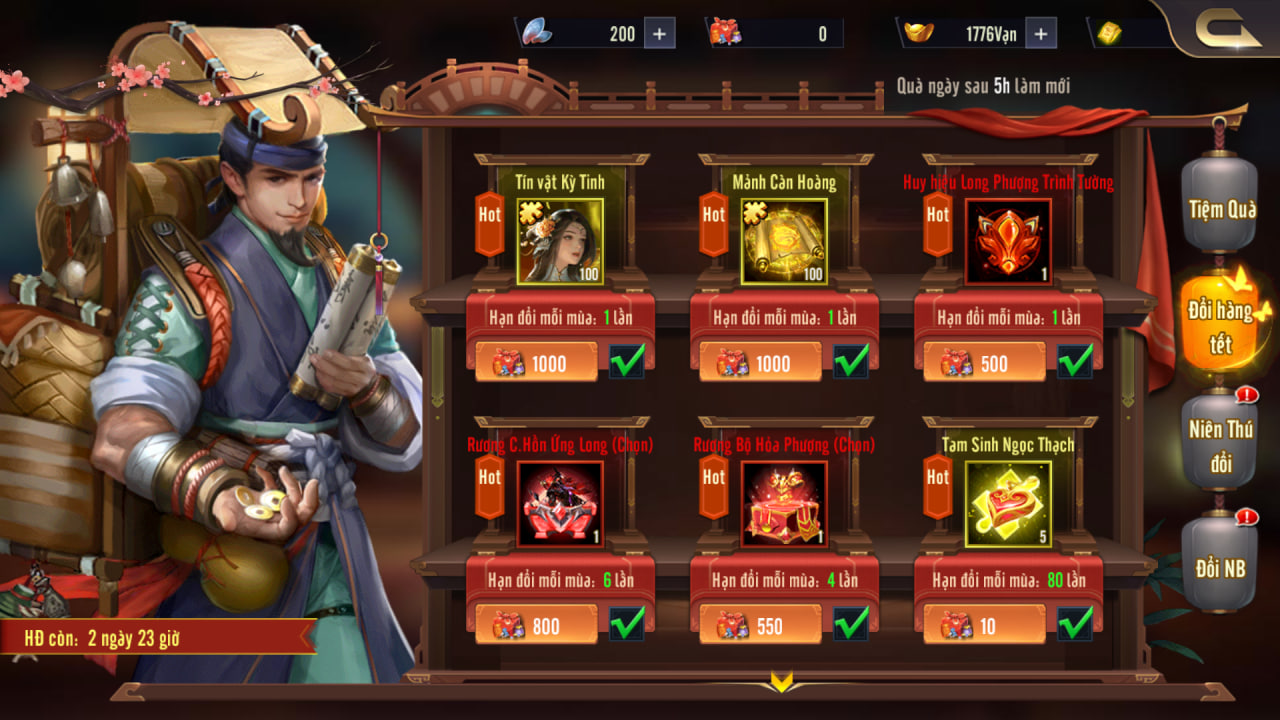Select the Rương Bộ Hỏa Phượng chest icon
Screen dimensions: 1280x720
point(784,503)
